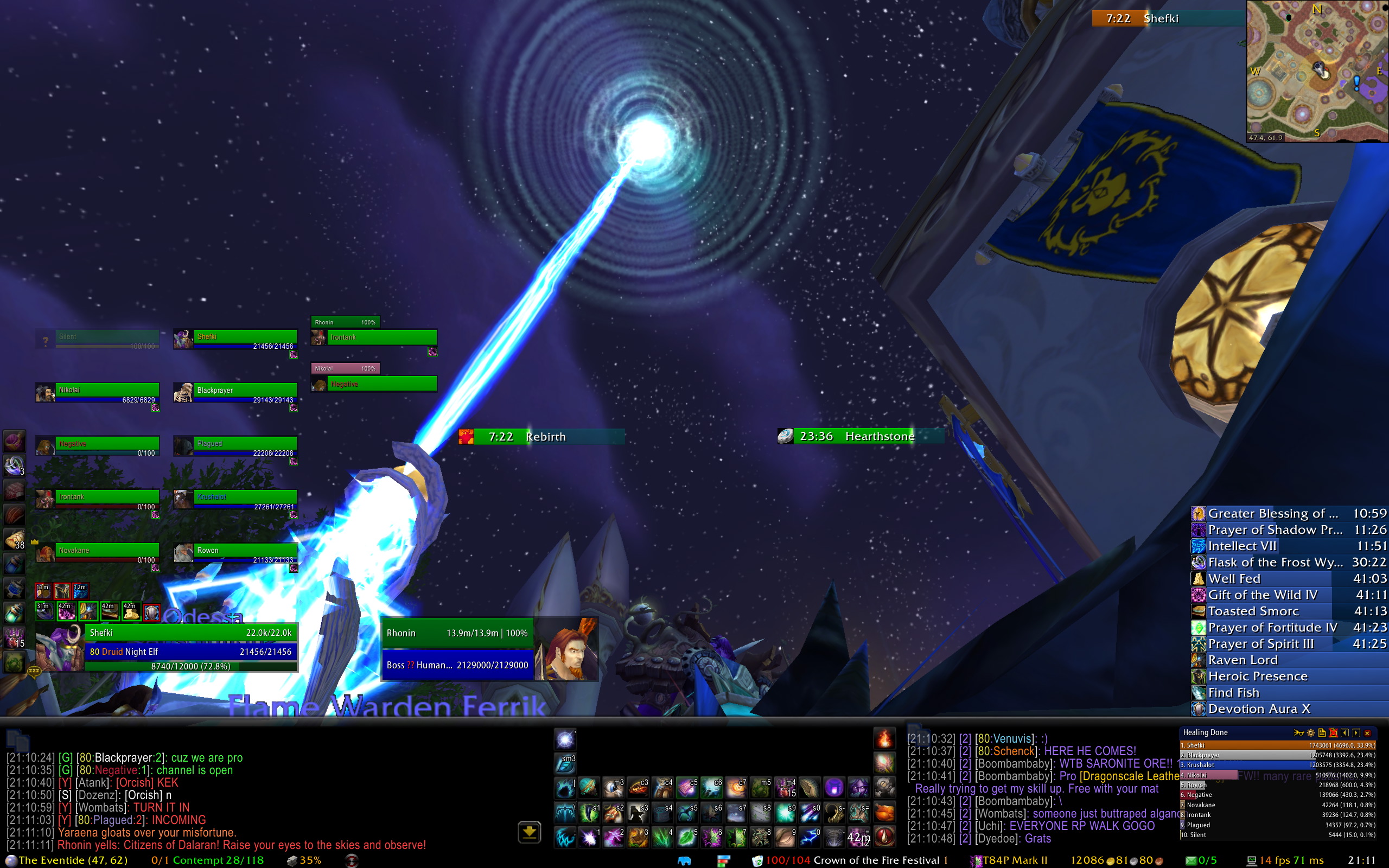Show the next meter view with right arrow
The image size is (1389, 868).
[x=1356, y=732]
